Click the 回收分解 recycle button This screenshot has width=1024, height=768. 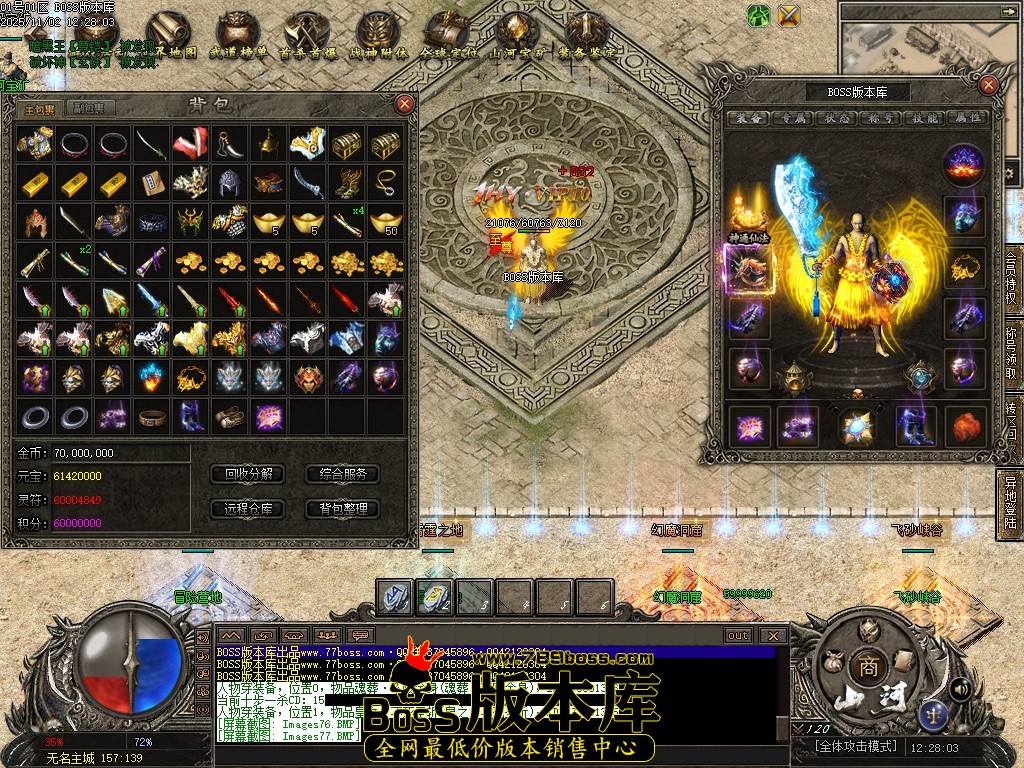248,474
